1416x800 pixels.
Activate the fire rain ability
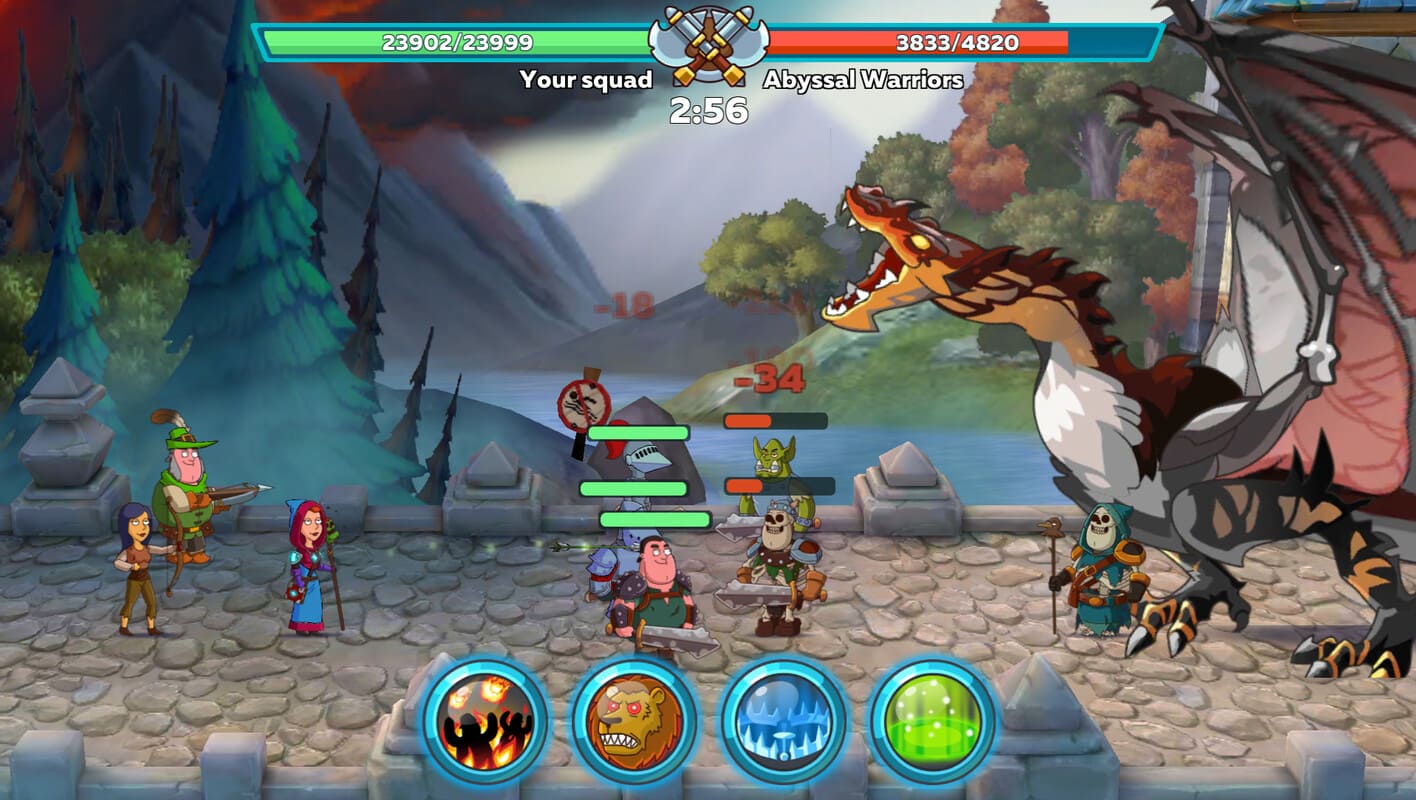pyautogui.click(x=485, y=722)
